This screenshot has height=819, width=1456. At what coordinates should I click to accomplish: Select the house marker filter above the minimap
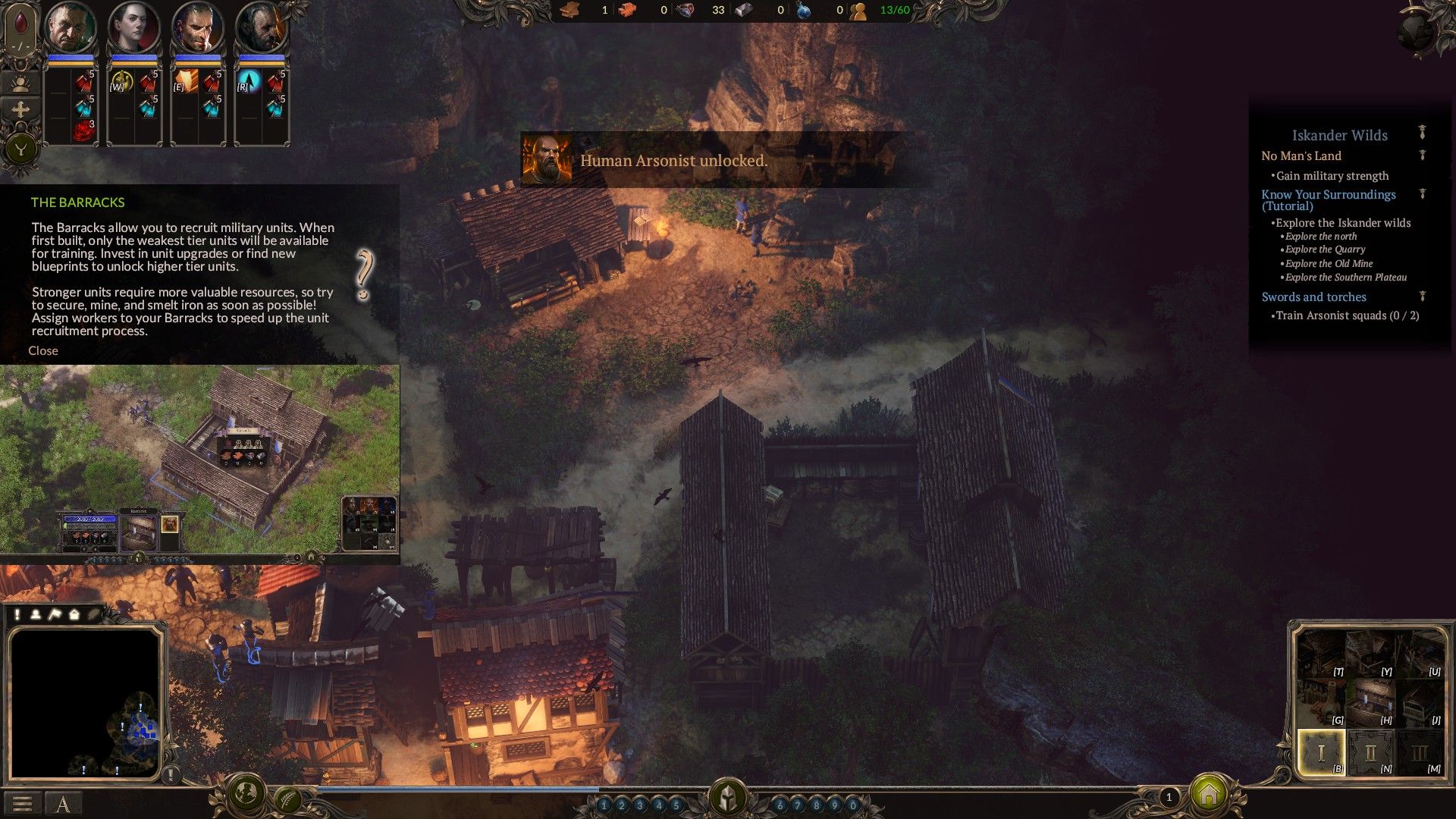pyautogui.click(x=75, y=614)
